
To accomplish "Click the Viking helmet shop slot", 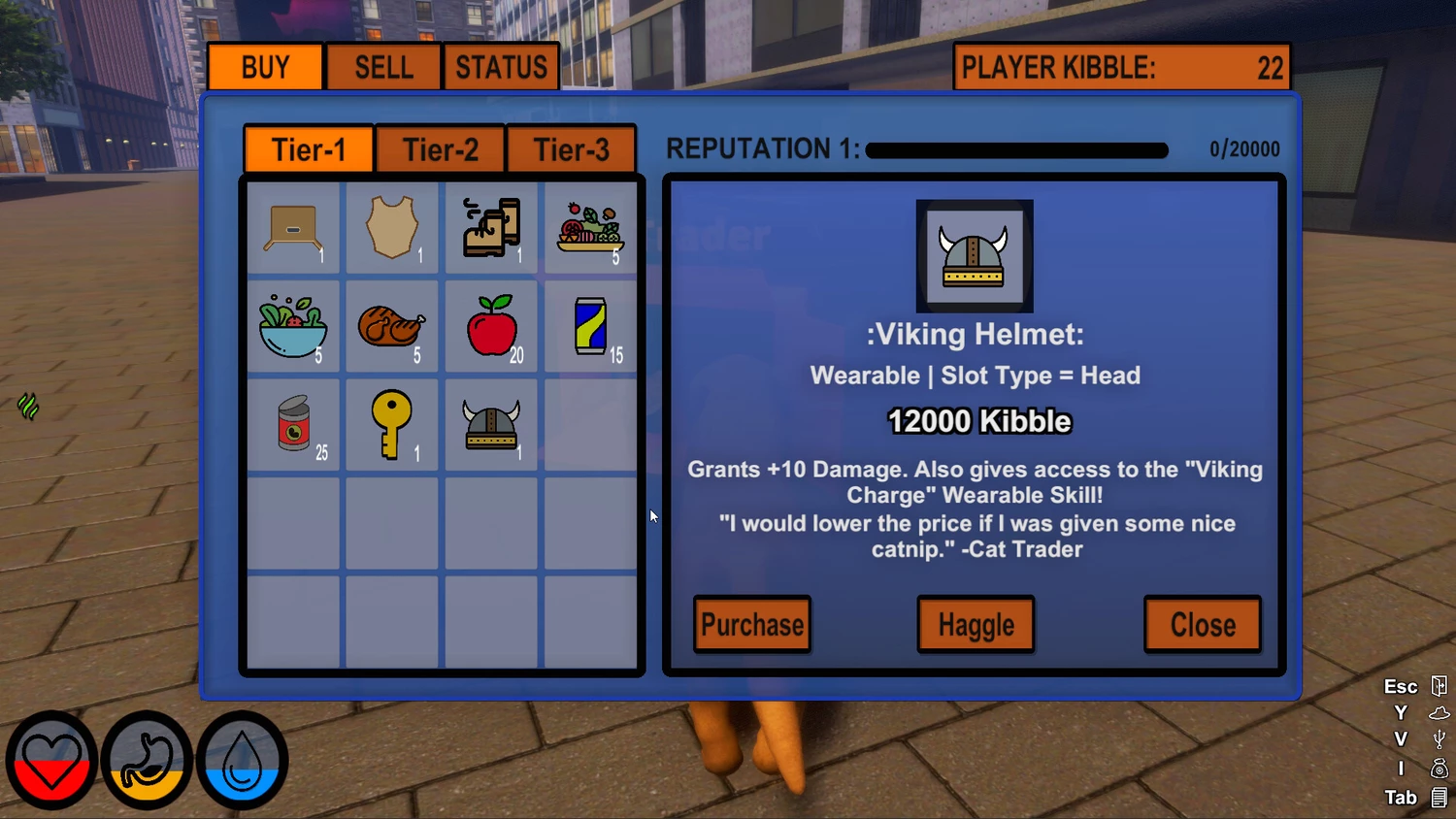I will pos(492,424).
